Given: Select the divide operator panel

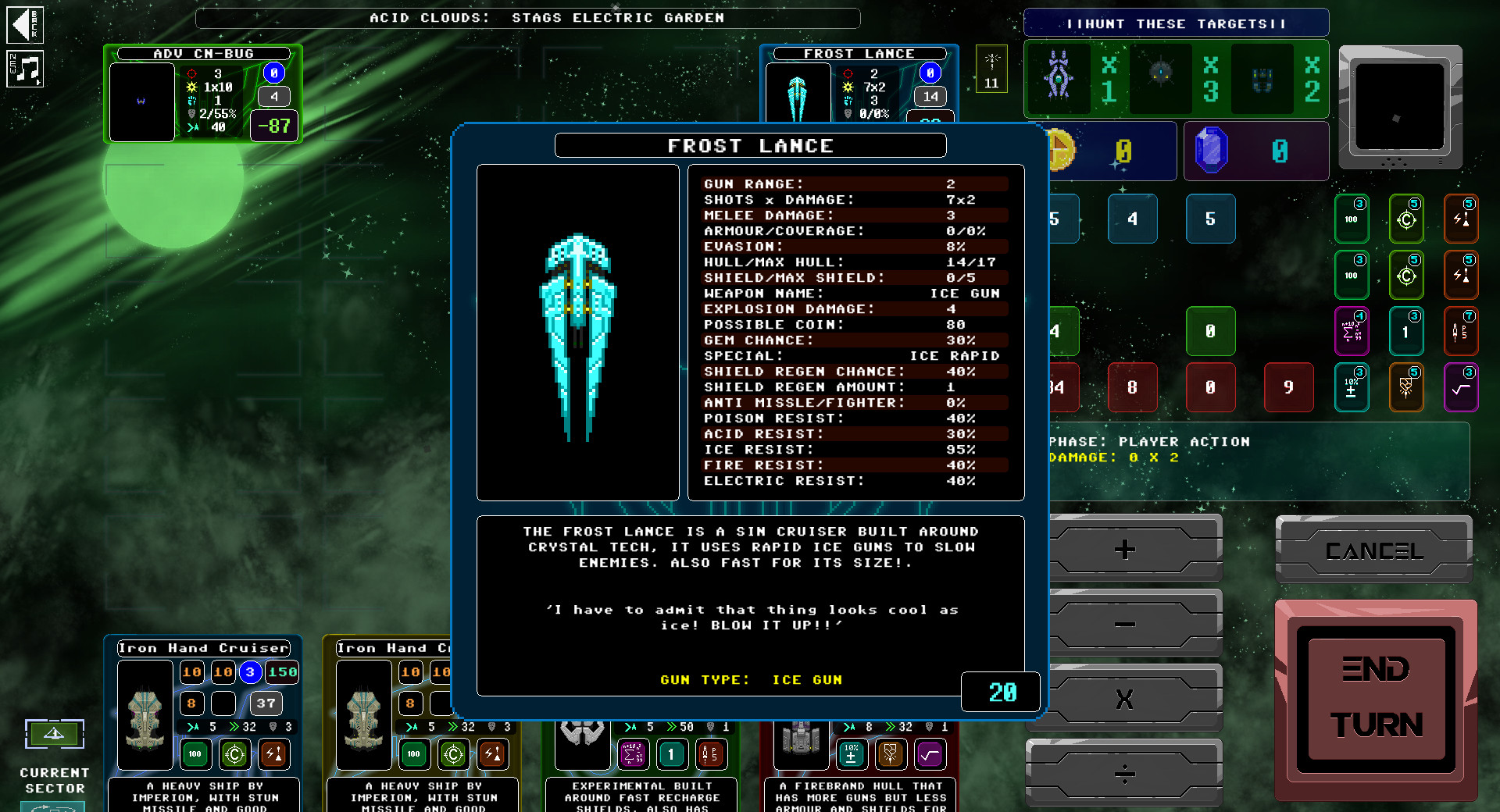Looking at the screenshot, I should click(1123, 773).
